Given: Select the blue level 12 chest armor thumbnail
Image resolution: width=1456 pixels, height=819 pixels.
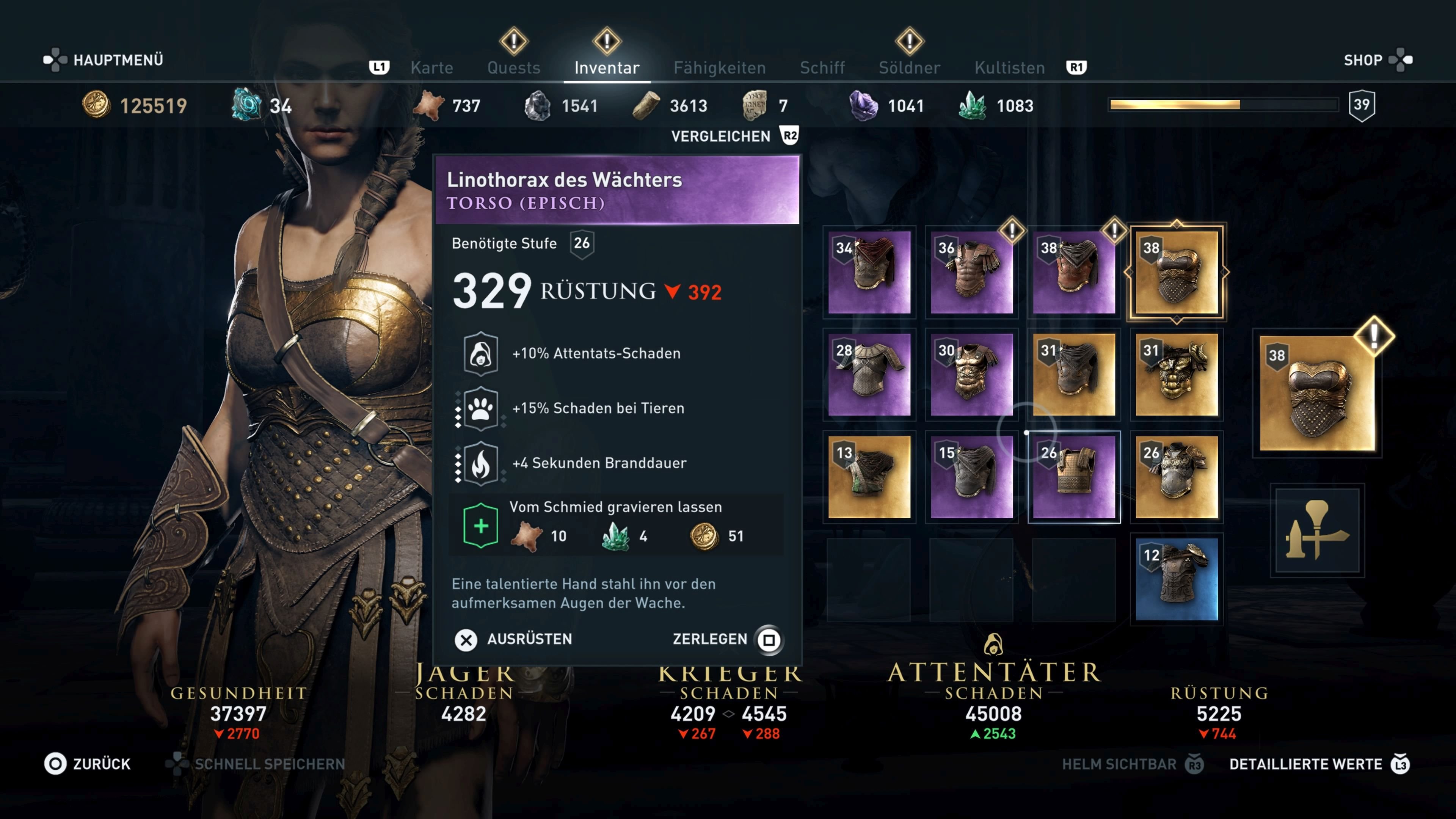Looking at the screenshot, I should 1177,577.
